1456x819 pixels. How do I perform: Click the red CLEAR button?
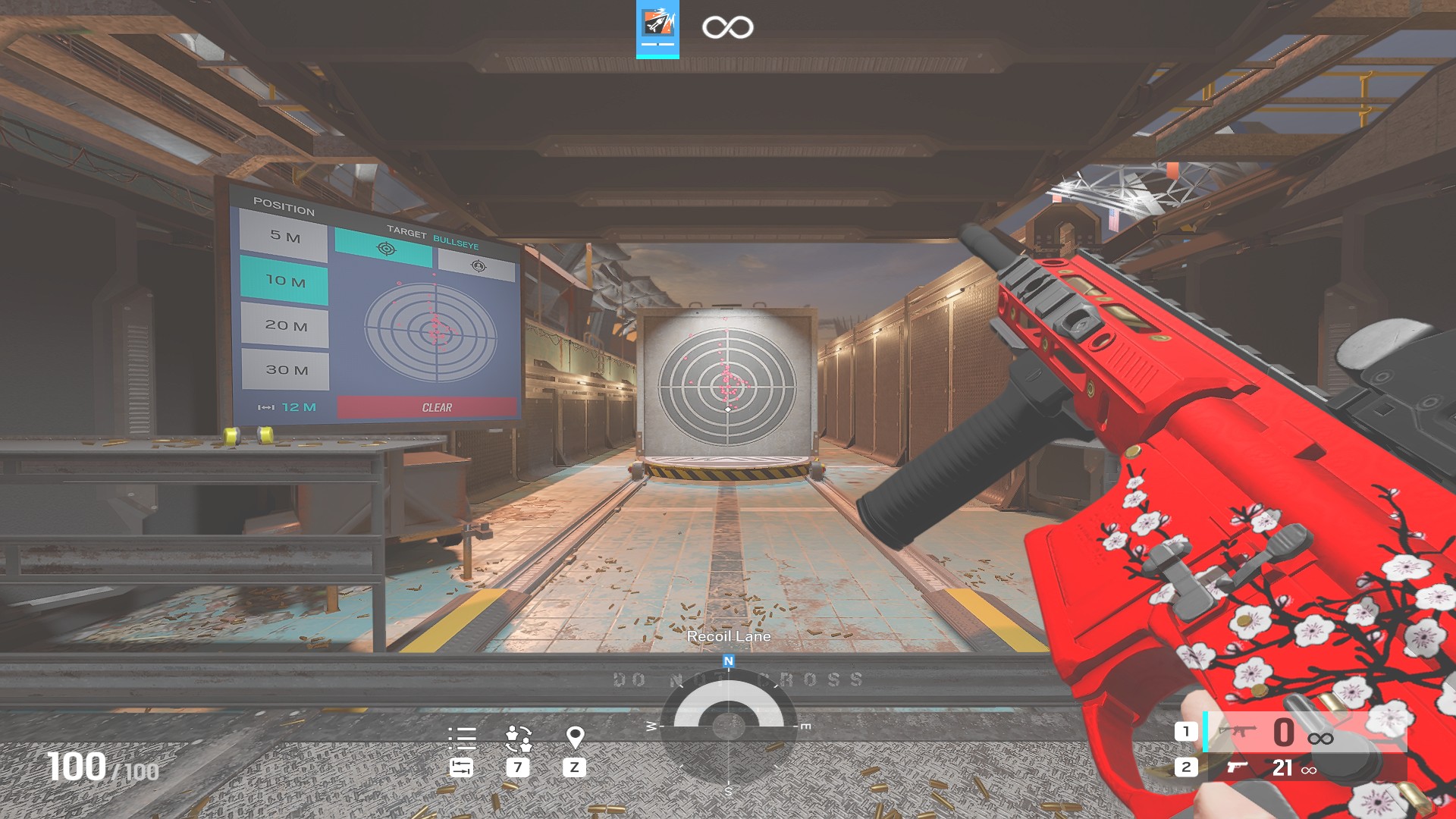click(427, 407)
